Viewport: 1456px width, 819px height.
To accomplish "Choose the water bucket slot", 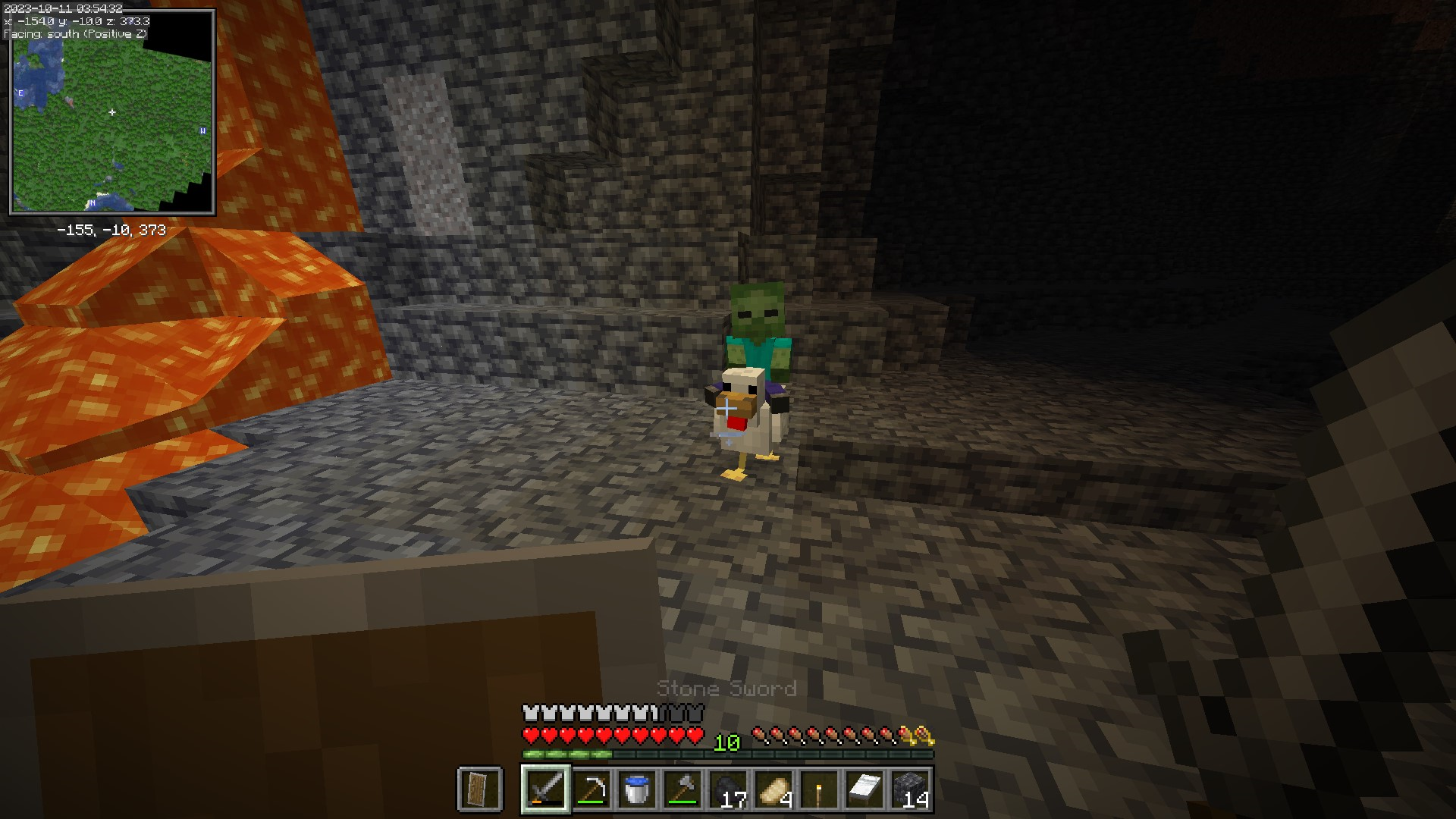I will [x=637, y=789].
